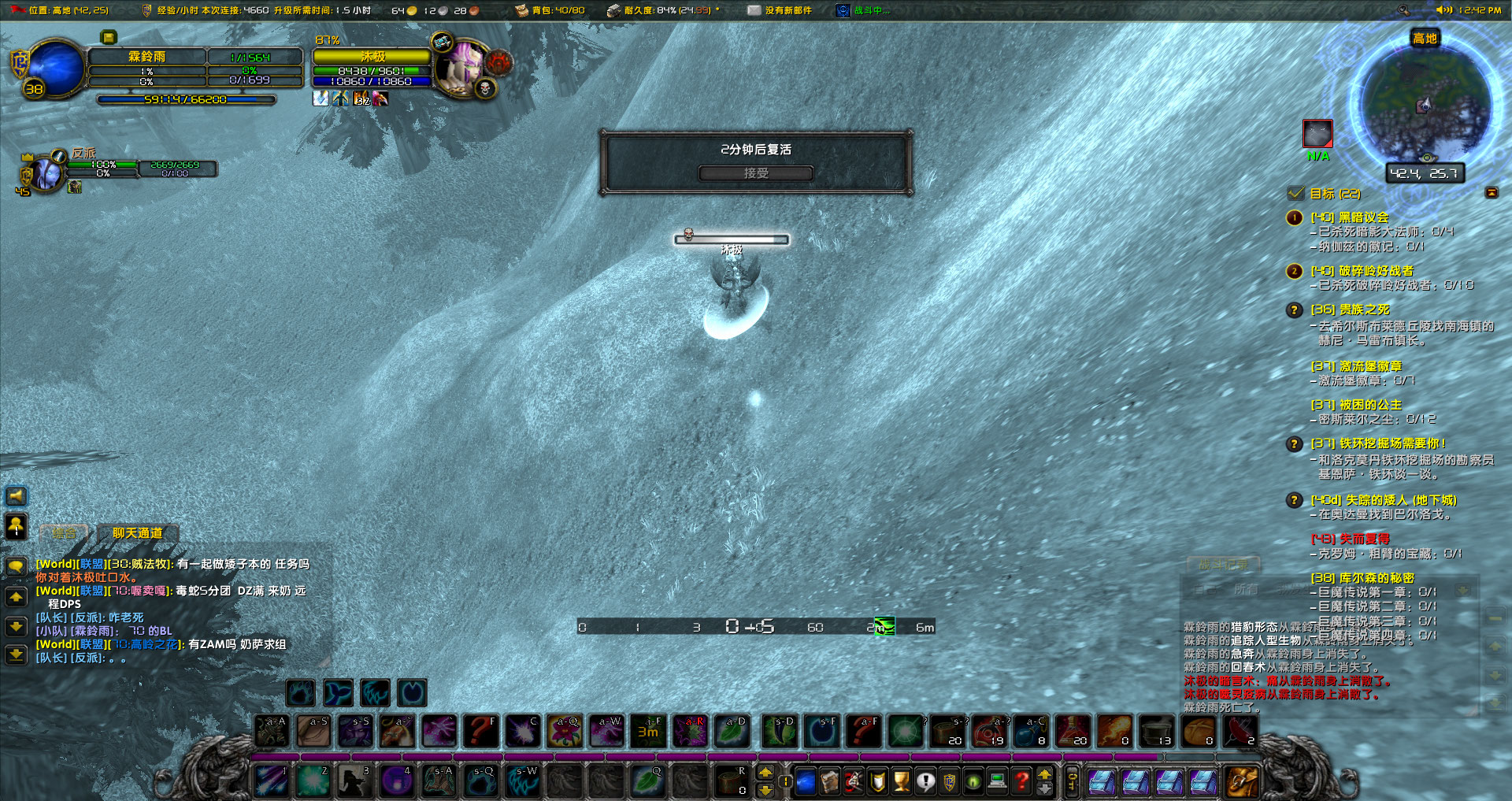The height and width of the screenshot is (801, 1512).
Task: Toggle the chat speaker button beside the chat frame
Action: [x=16, y=496]
